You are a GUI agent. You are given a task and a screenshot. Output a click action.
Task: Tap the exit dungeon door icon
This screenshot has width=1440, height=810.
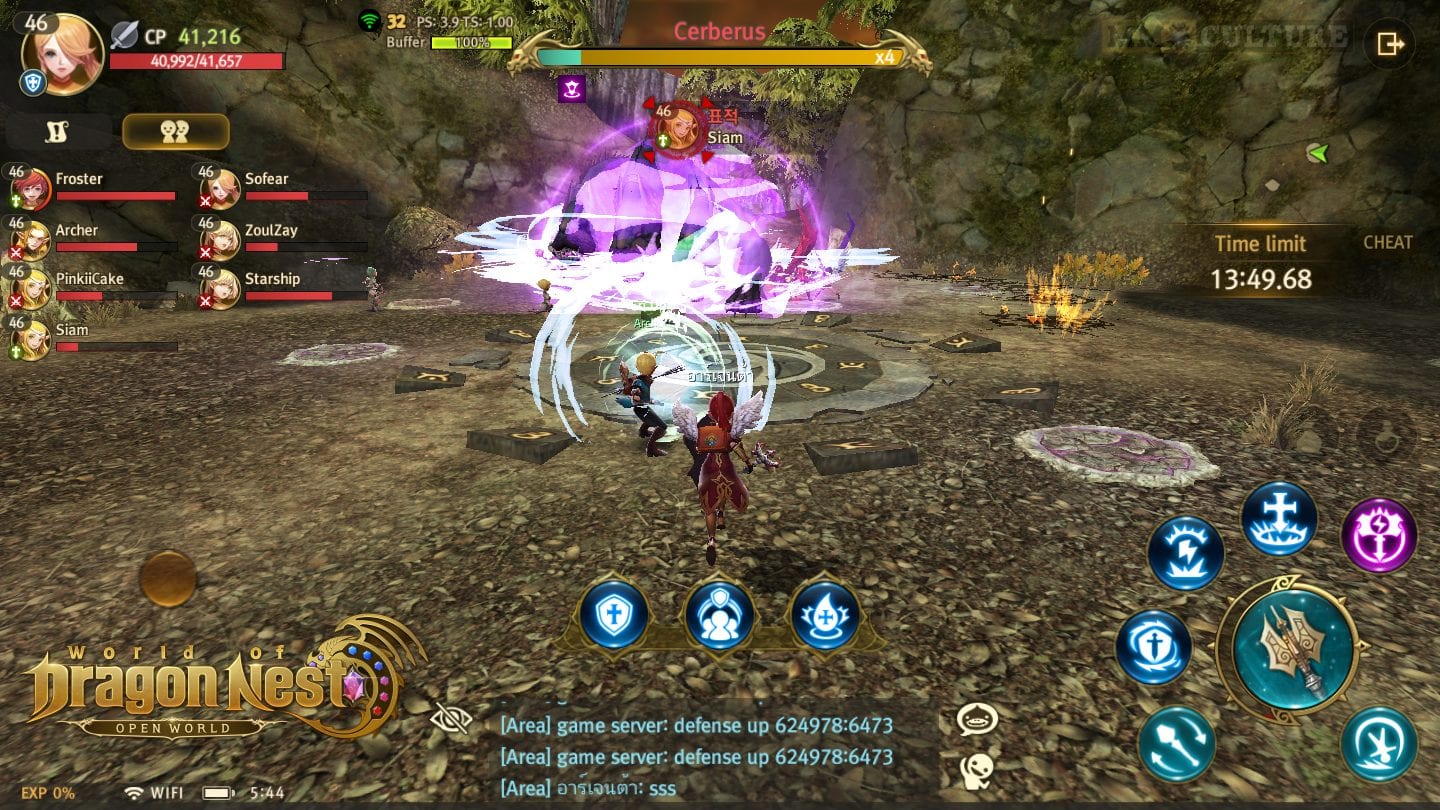(x=1390, y=44)
